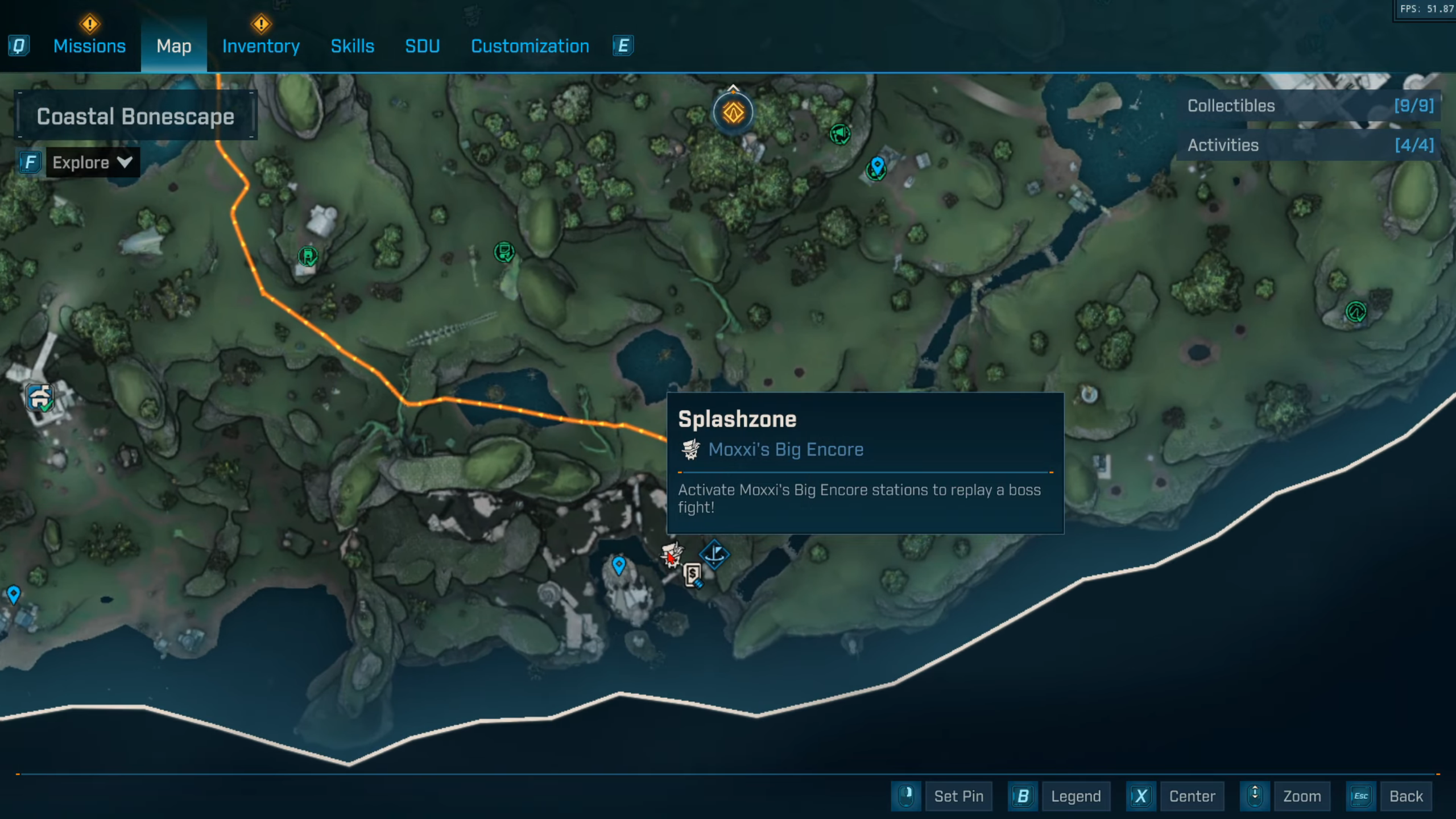Center the map view

(1192, 796)
